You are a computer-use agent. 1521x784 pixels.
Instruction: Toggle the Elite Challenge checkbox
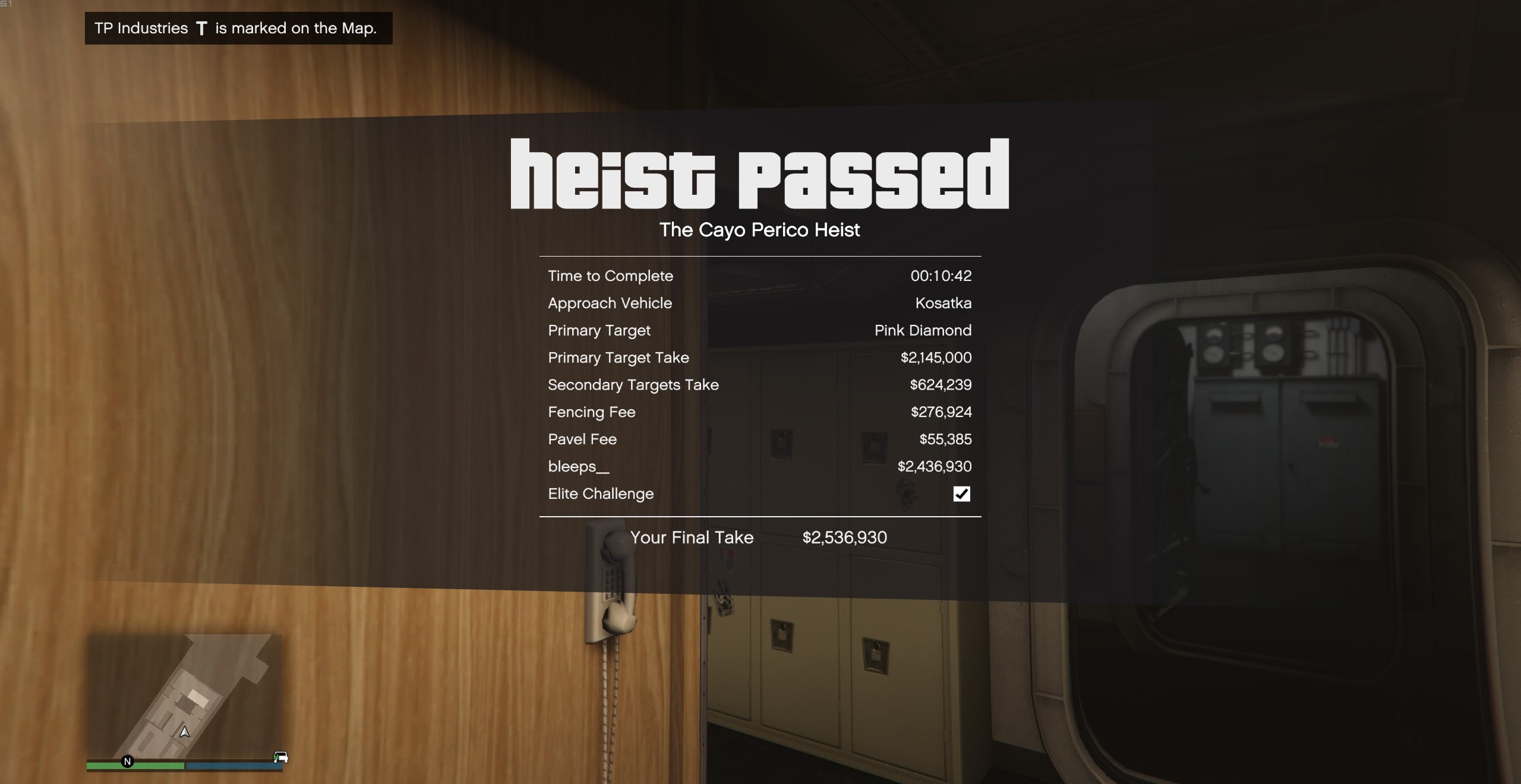[x=961, y=494]
